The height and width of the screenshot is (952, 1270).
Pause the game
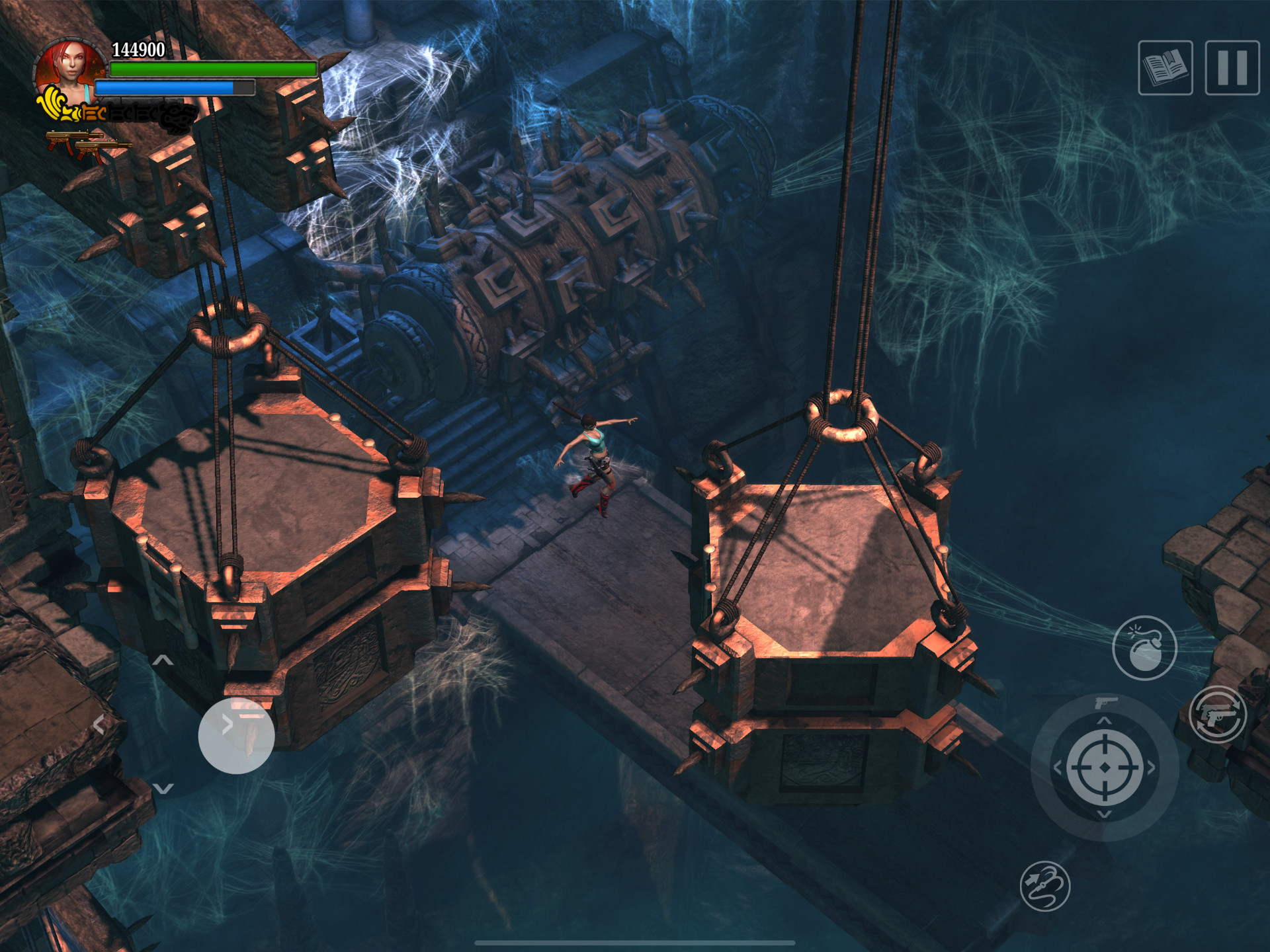1232,68
